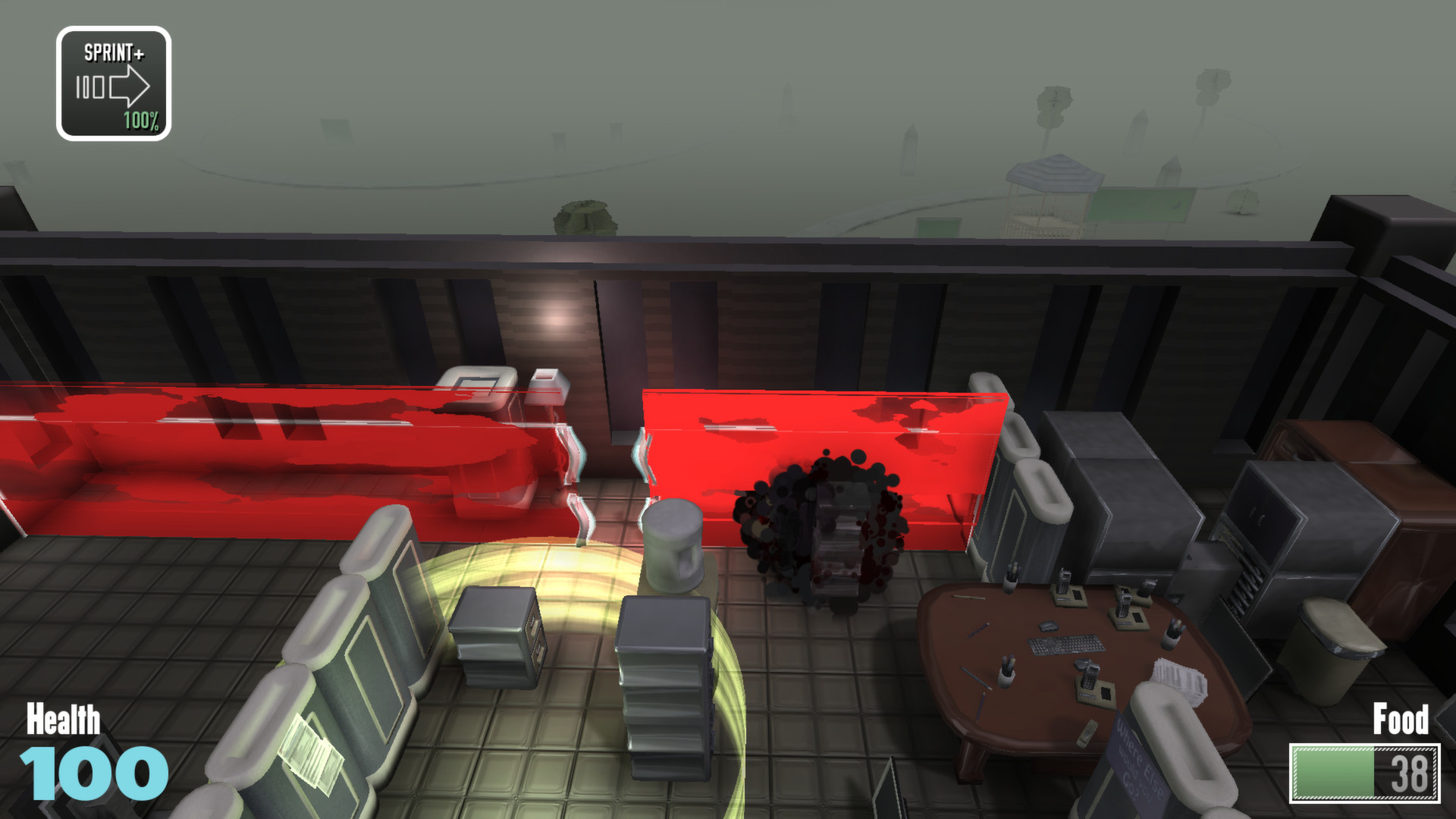The height and width of the screenshot is (819, 1456).
Task: Click the keyboard lying on the conference table
Action: point(1067,644)
